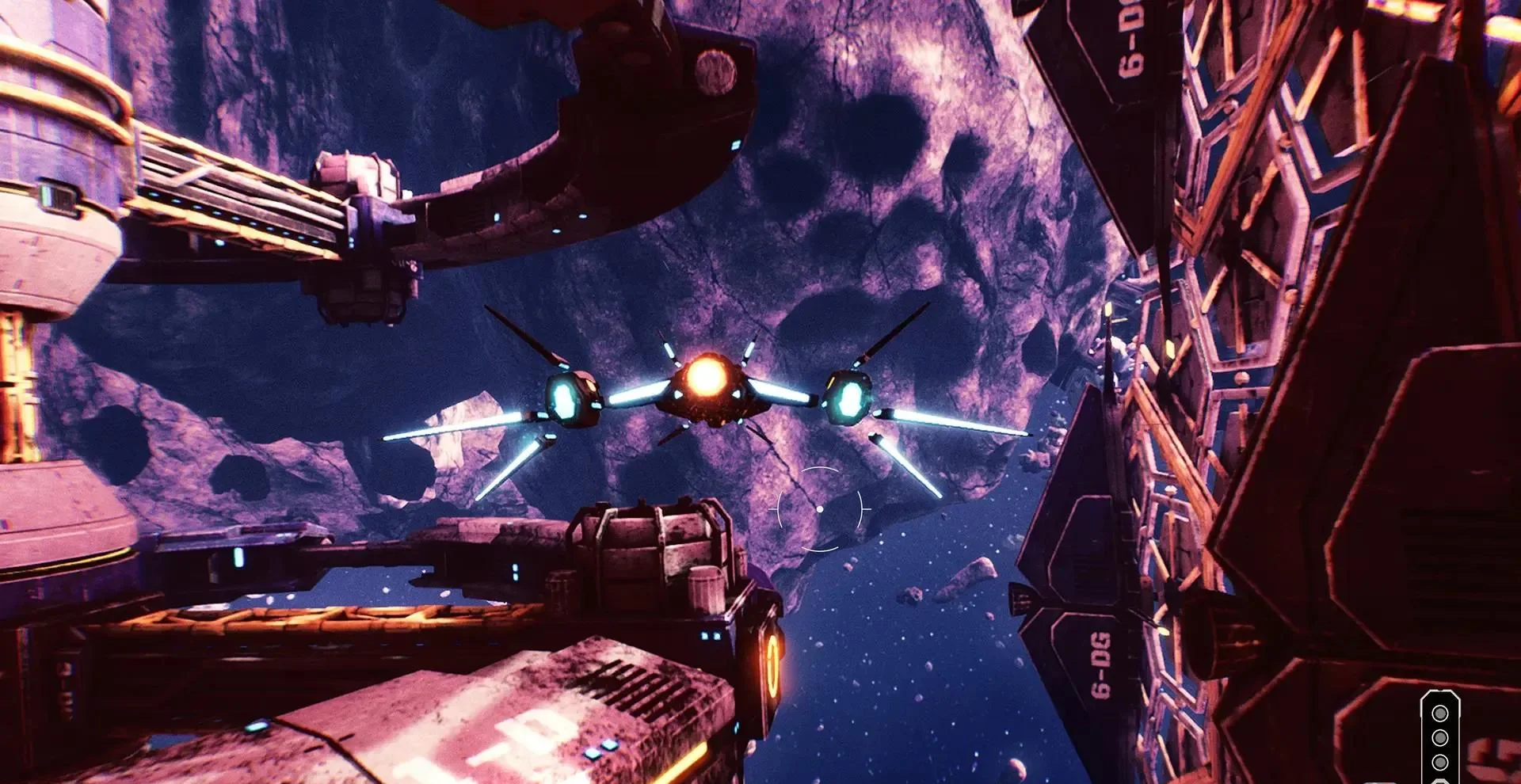This screenshot has height=784, width=1521.
Task: Click the small white dot at the reticle center
Action: 820,509
